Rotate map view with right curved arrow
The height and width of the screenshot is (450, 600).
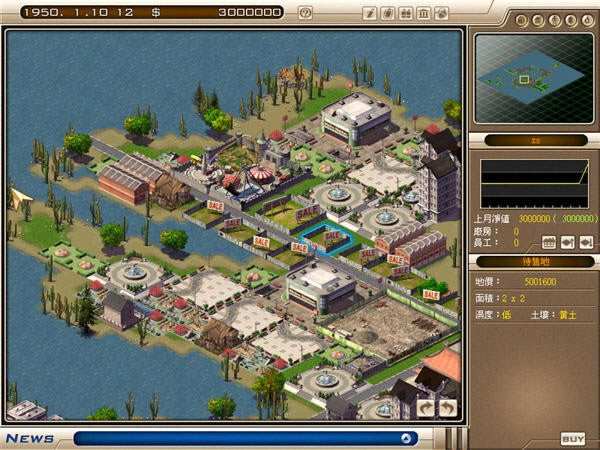point(447,407)
